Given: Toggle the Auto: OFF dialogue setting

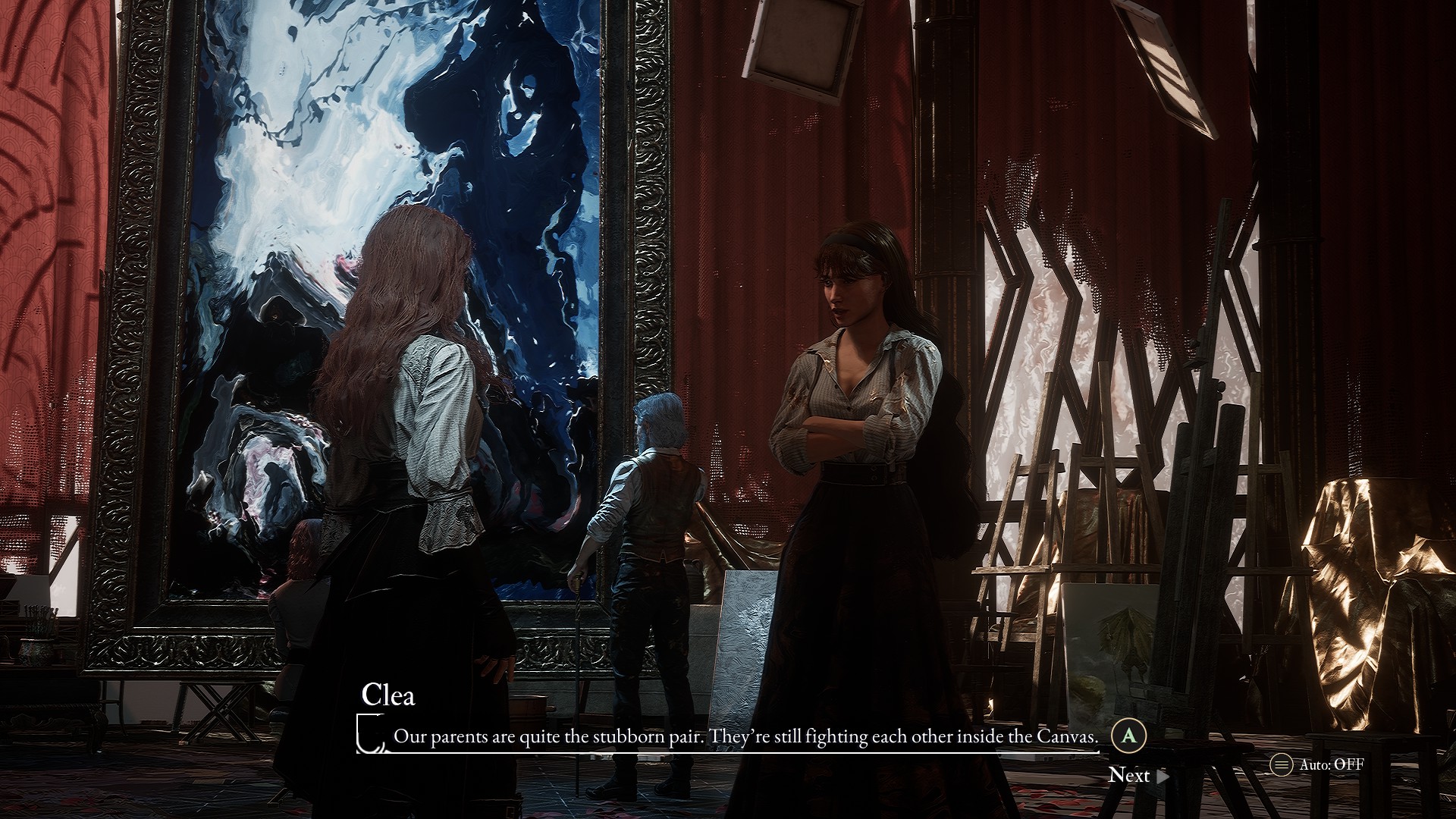Looking at the screenshot, I should tap(1318, 764).
